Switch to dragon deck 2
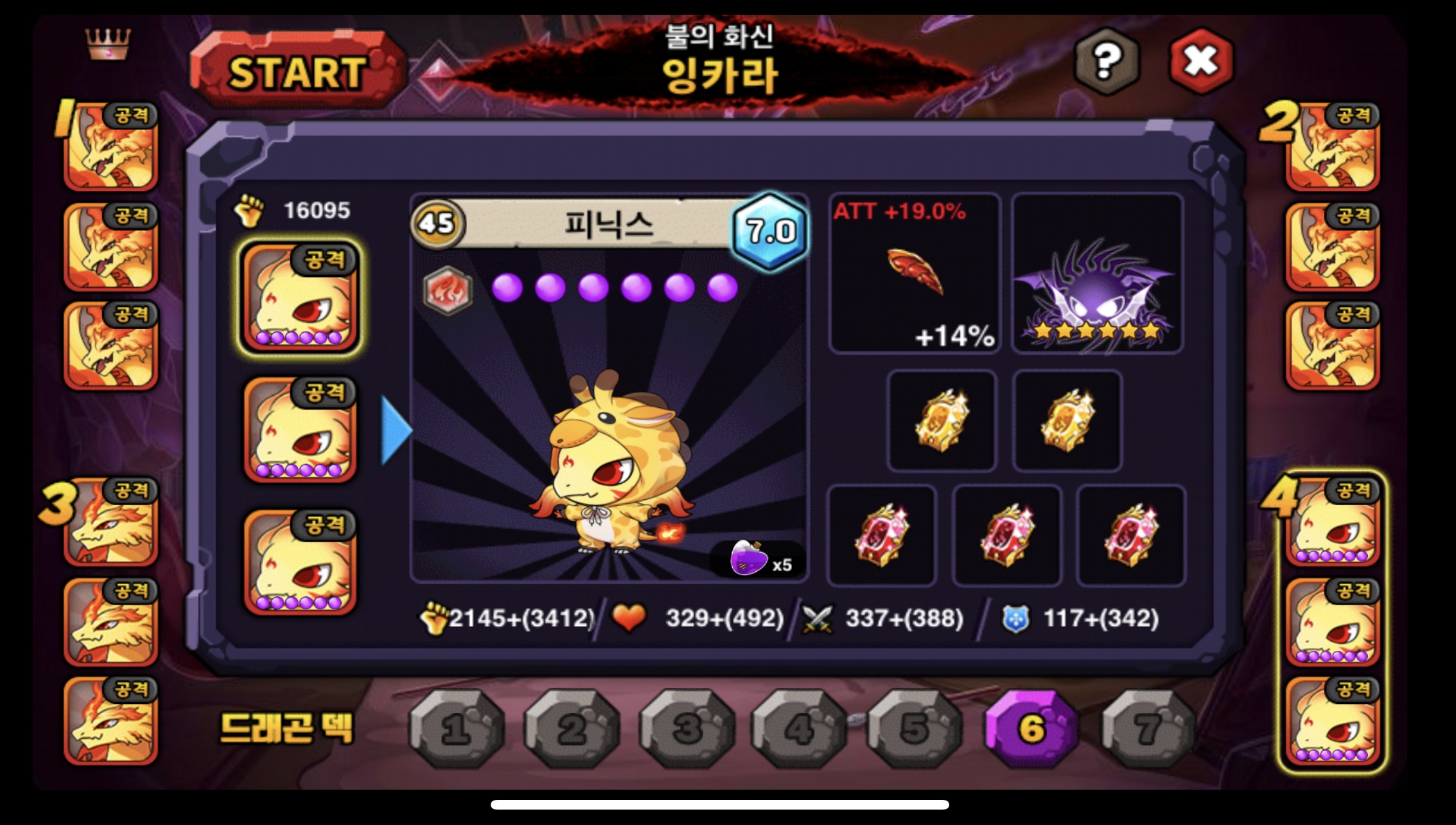The height and width of the screenshot is (825, 1456). click(571, 729)
